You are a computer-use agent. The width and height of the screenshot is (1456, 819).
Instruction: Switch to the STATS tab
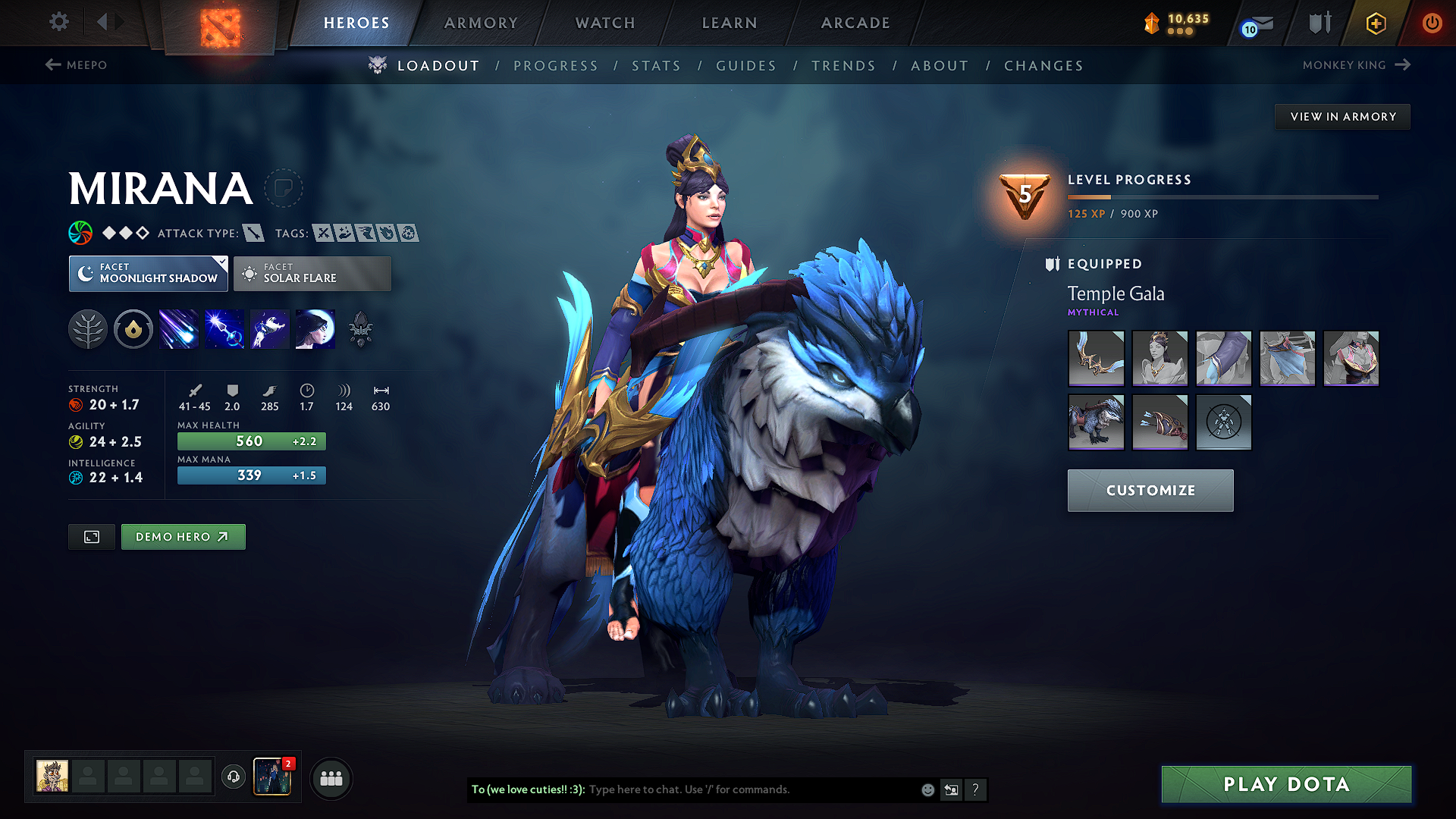tap(657, 66)
